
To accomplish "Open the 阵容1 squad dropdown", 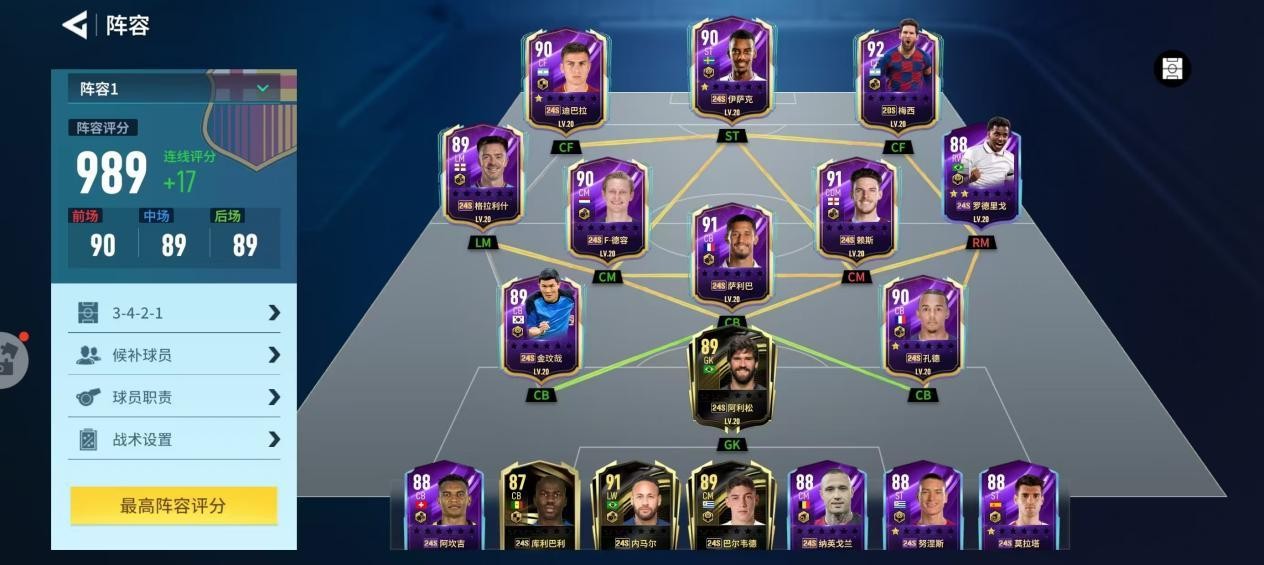I will tap(174, 89).
